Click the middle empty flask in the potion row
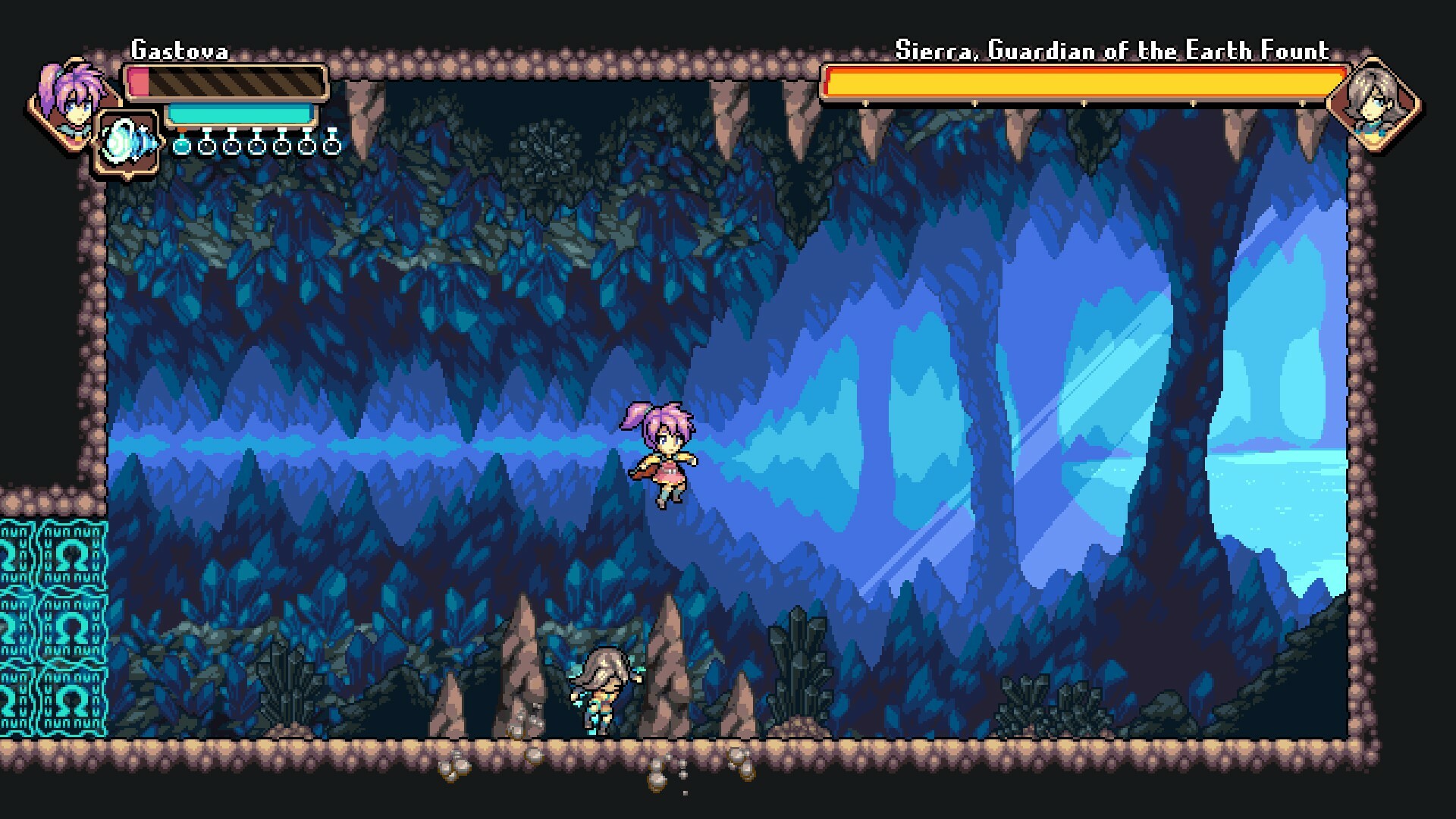The width and height of the screenshot is (1456, 819). coord(258,146)
